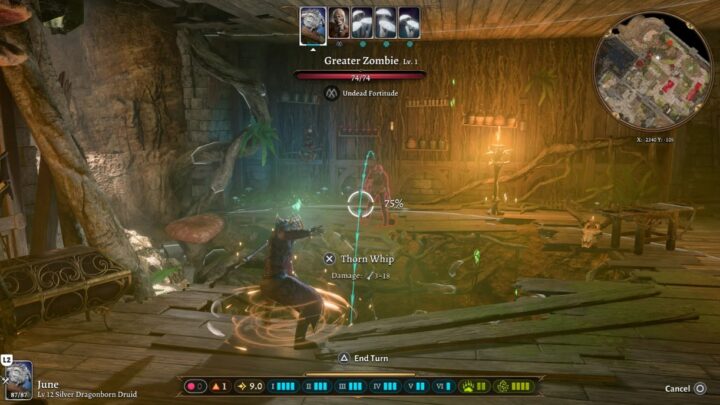This screenshot has height=405, width=720.
Task: Click the Undead Fortitude status icon
Action: click(332, 93)
